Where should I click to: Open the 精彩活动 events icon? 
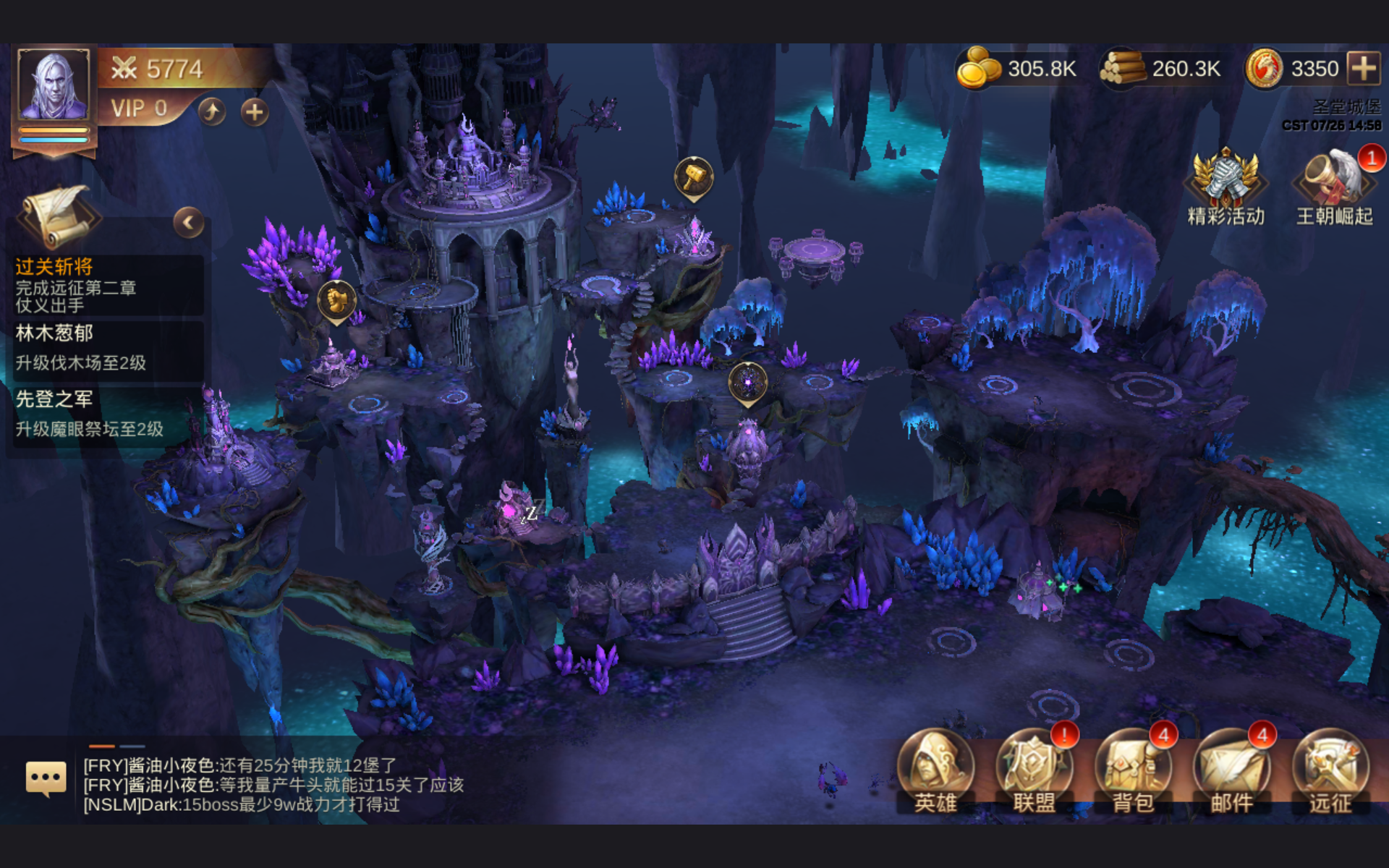(x=1226, y=185)
